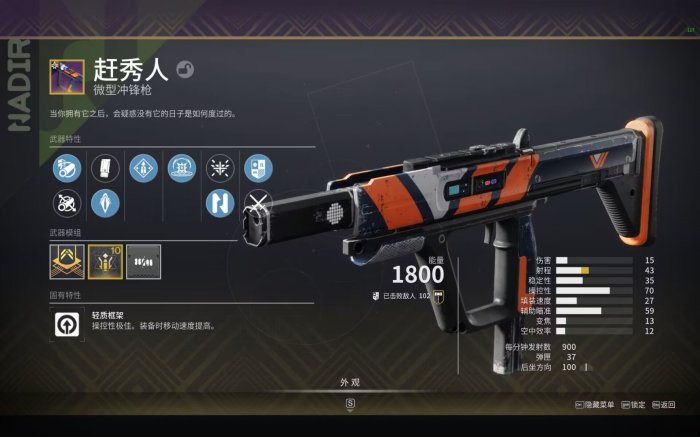The width and height of the screenshot is (700, 437).
Task: Select the barrel perk with the cylinder icon
Action: tap(67, 168)
